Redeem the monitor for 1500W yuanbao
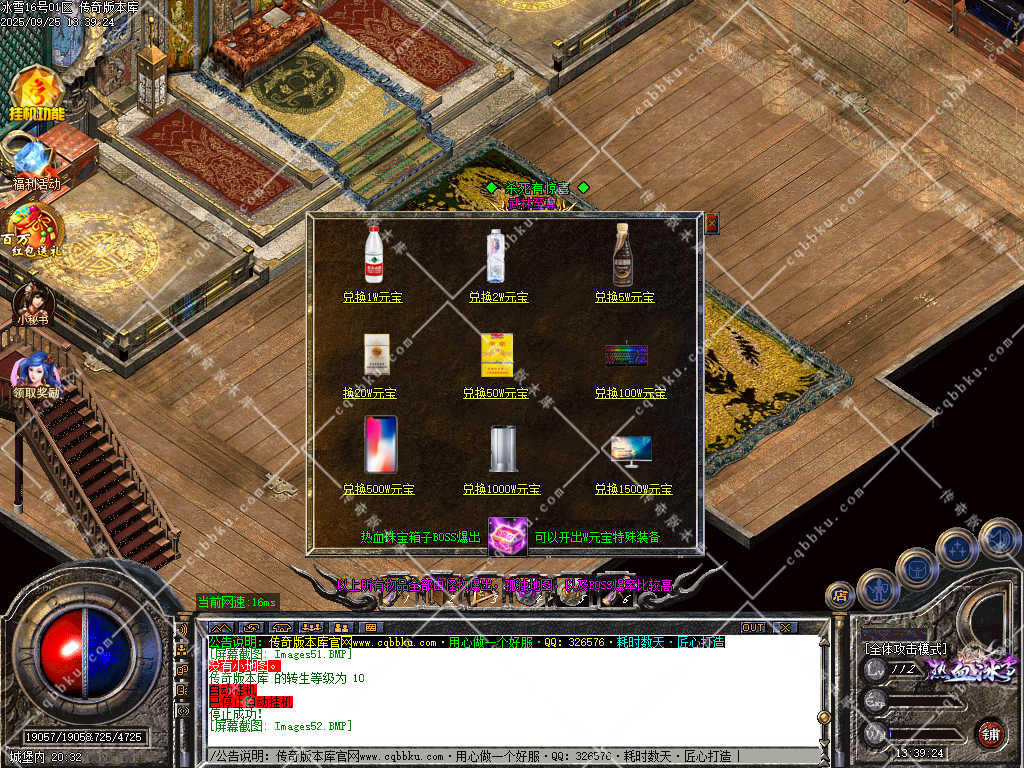This screenshot has width=1024, height=768. point(633,489)
